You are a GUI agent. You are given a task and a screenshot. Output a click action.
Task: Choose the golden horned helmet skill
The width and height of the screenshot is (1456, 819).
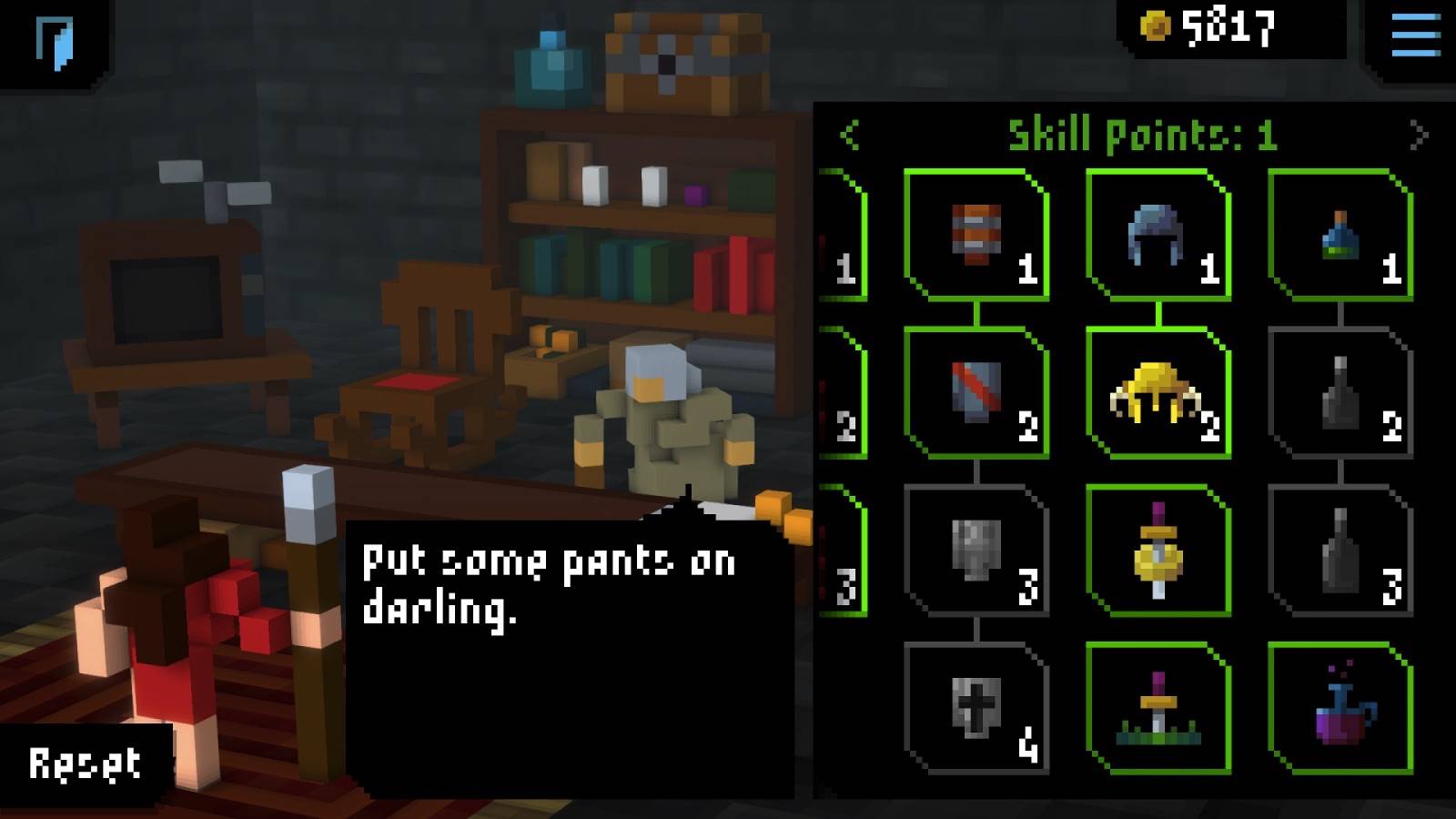[1158, 392]
